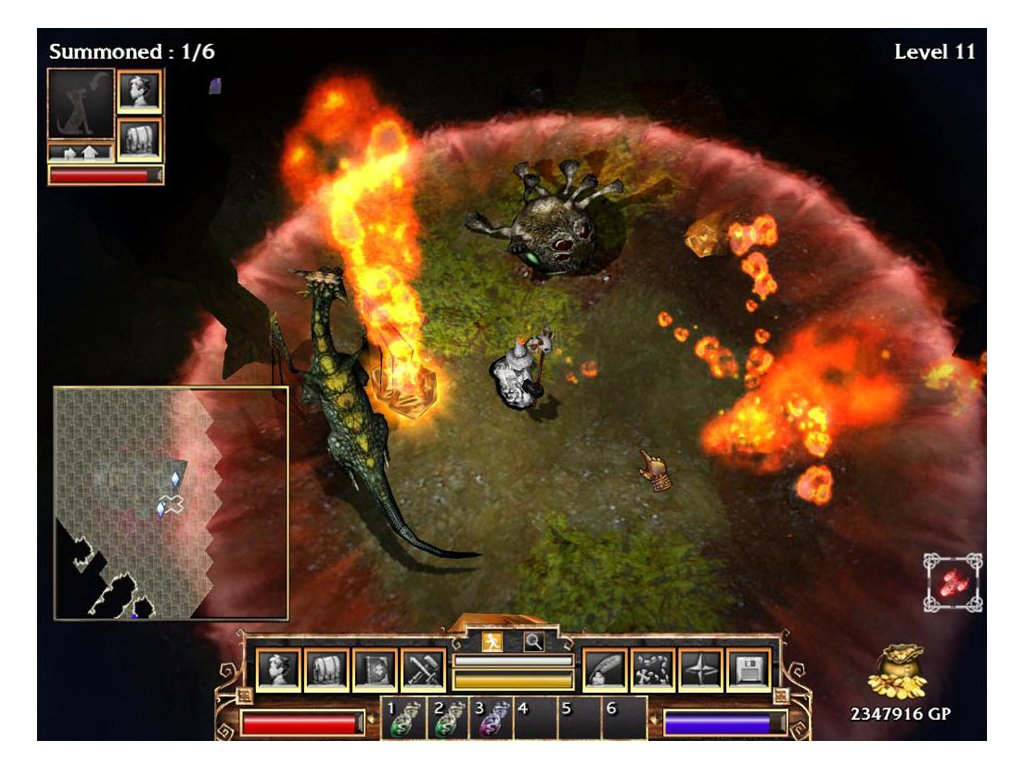Click the scattered bones icon on the bar
The image size is (1024, 768).
[x=652, y=669]
